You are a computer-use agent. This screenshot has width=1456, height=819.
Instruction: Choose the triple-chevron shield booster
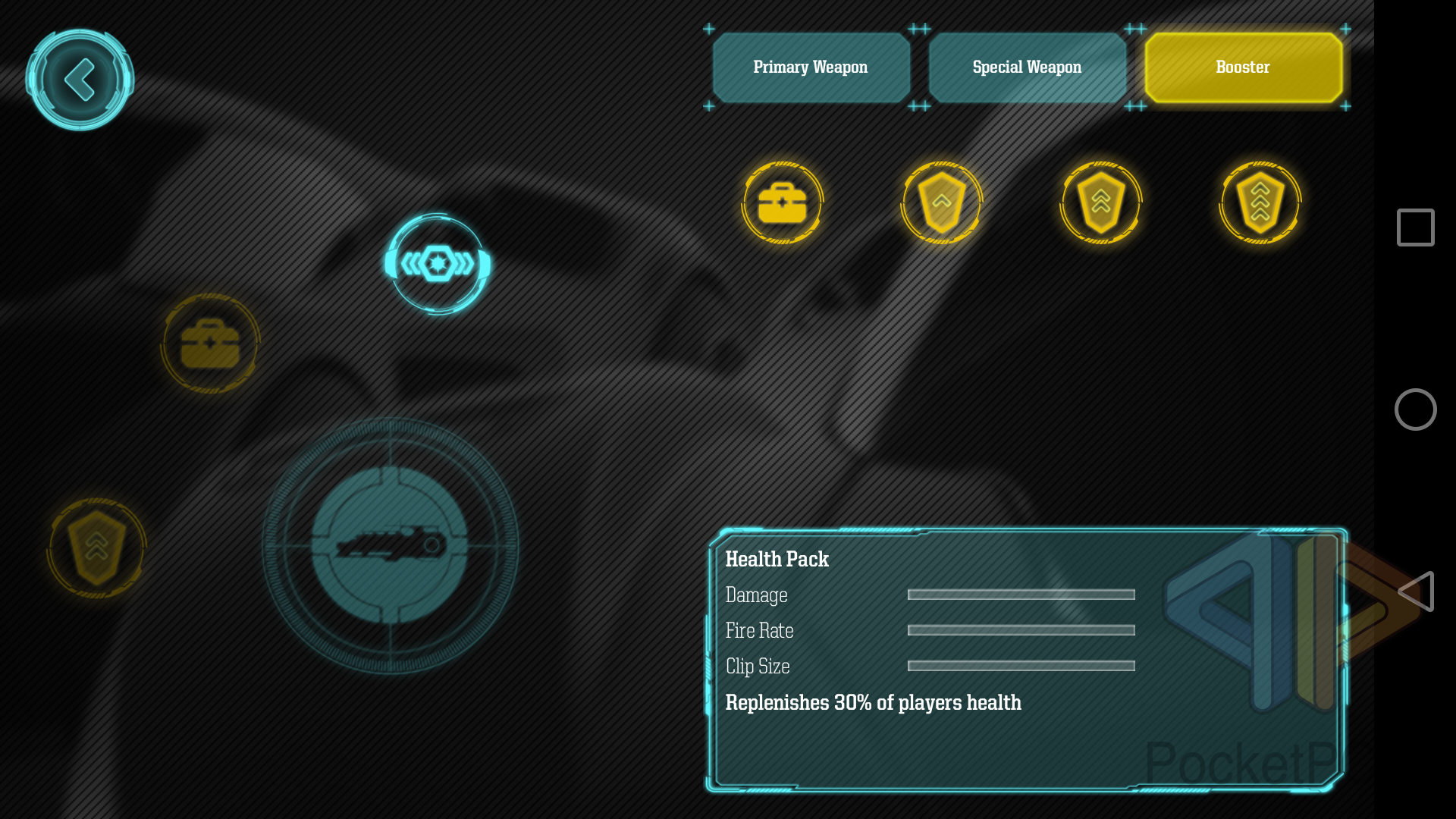1260,202
